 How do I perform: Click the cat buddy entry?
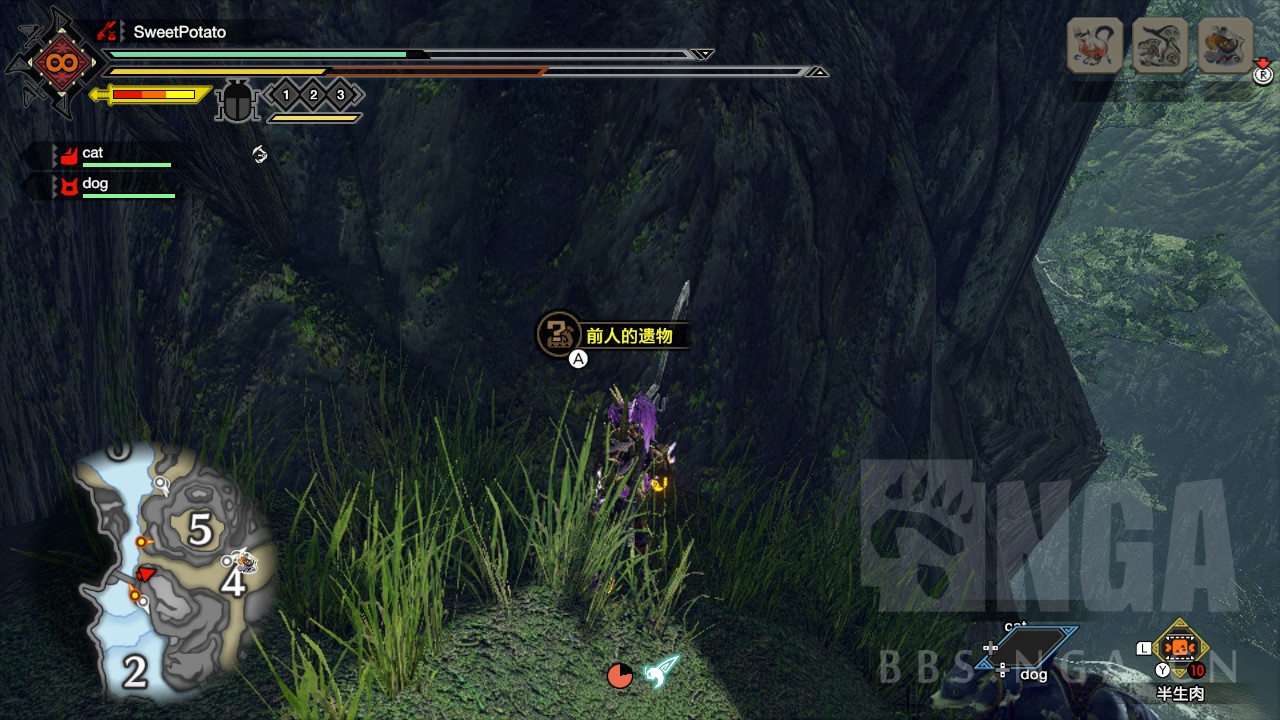[x=92, y=154]
